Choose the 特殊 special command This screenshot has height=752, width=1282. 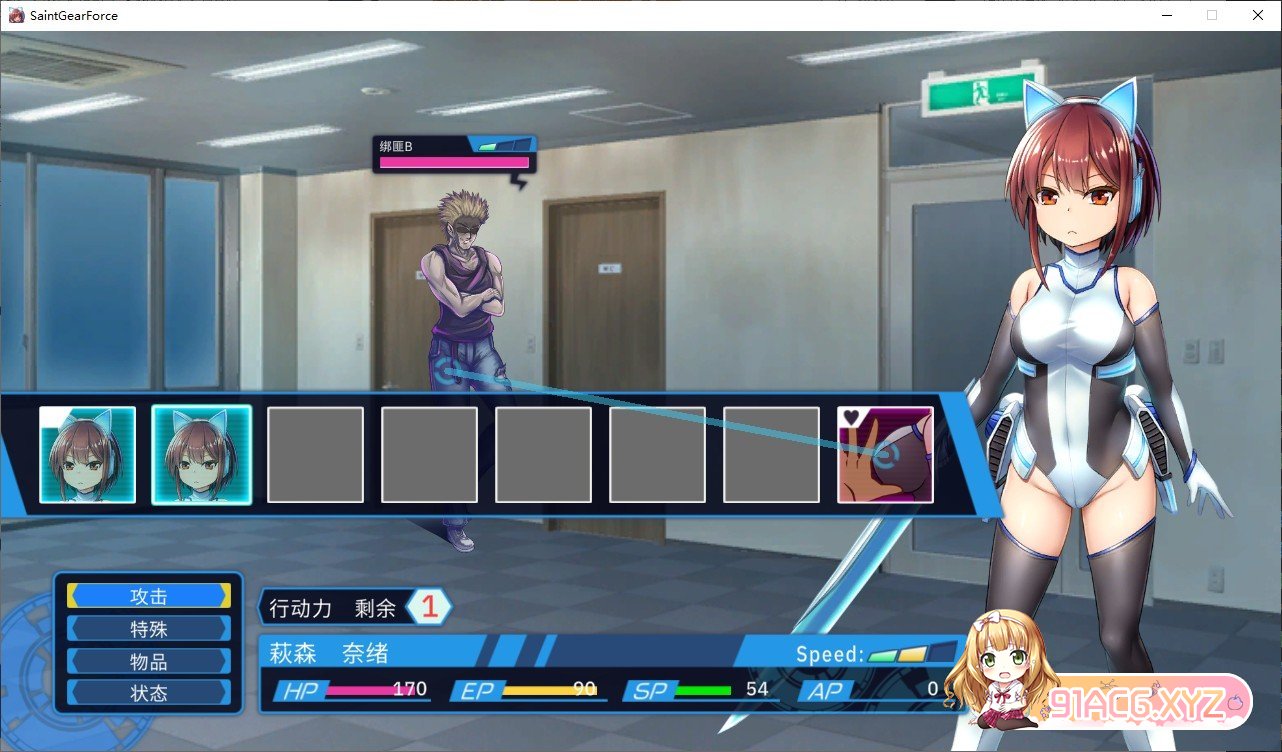149,629
